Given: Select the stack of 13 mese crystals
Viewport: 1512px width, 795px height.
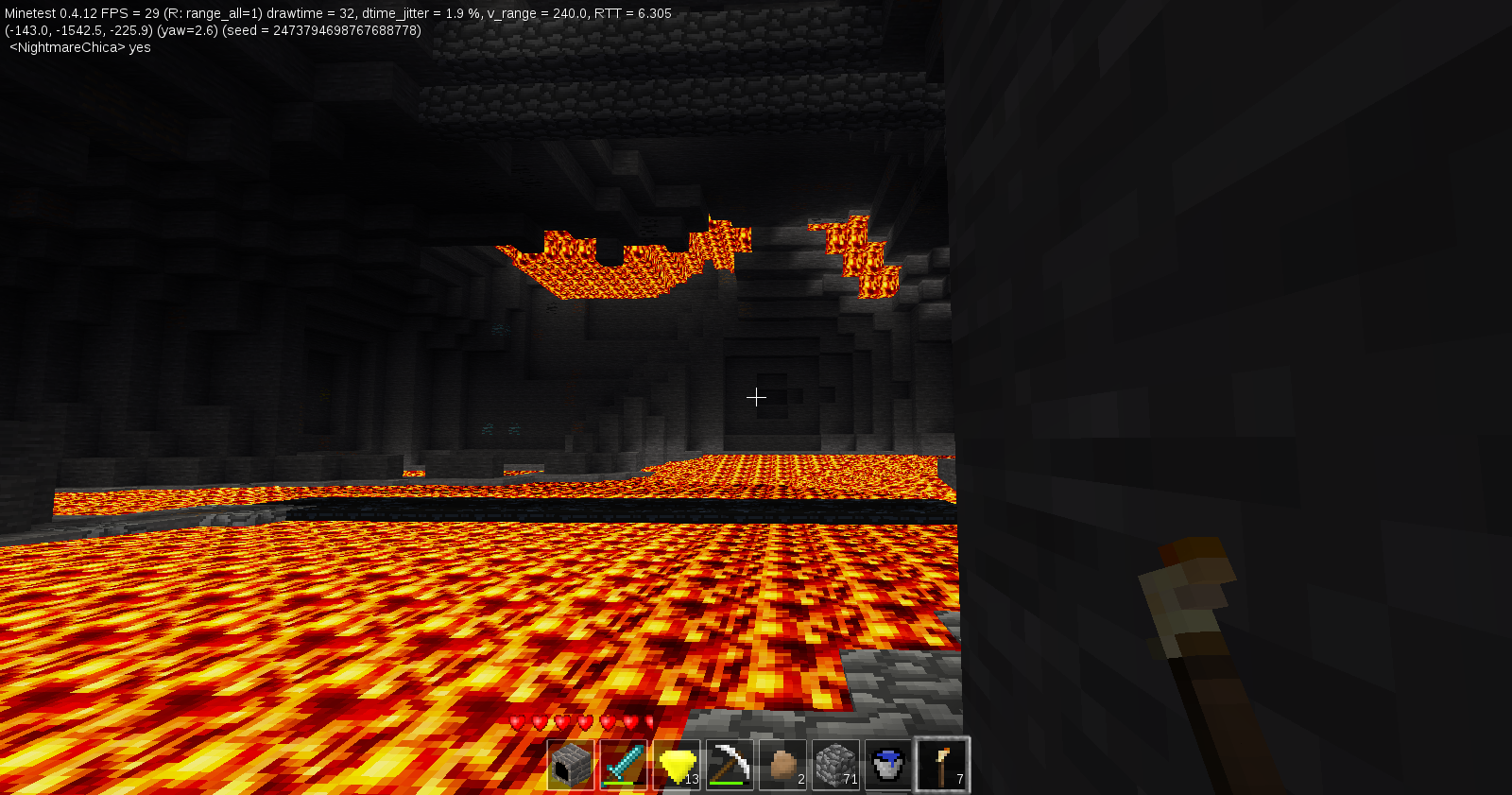Looking at the screenshot, I should point(675,764).
